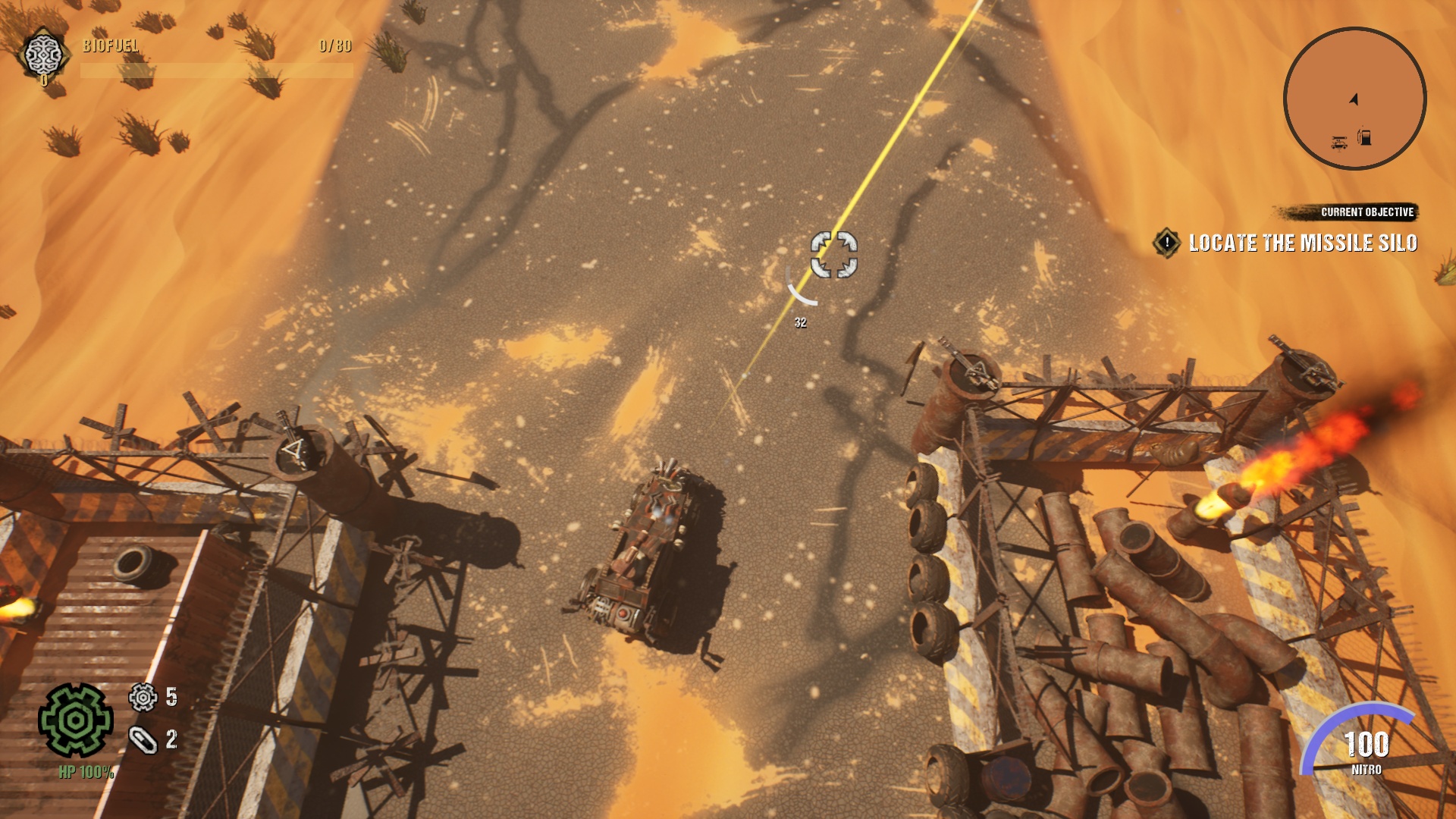
Task: Click the brain biofuel icon
Action: tap(42, 53)
